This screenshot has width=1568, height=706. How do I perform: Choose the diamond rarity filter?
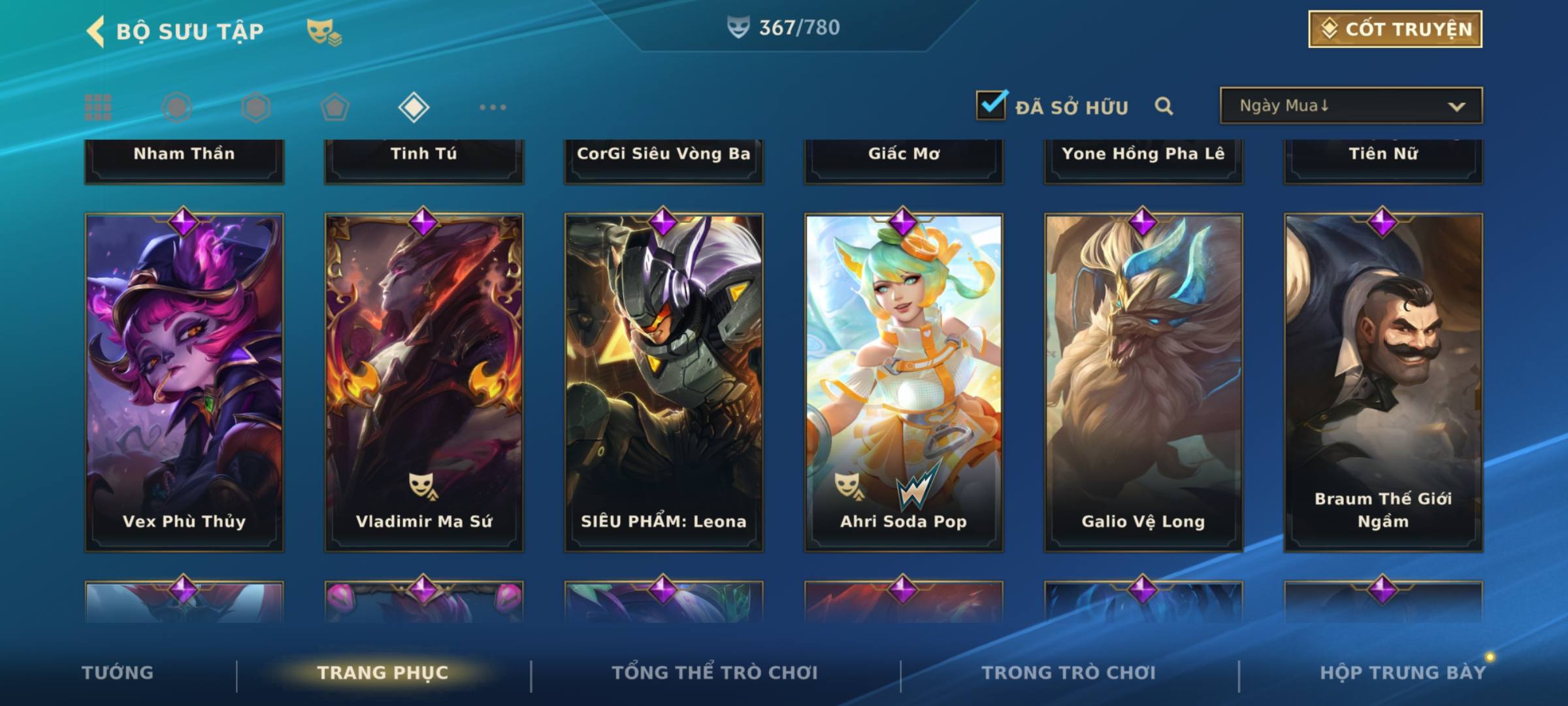pyautogui.click(x=414, y=107)
